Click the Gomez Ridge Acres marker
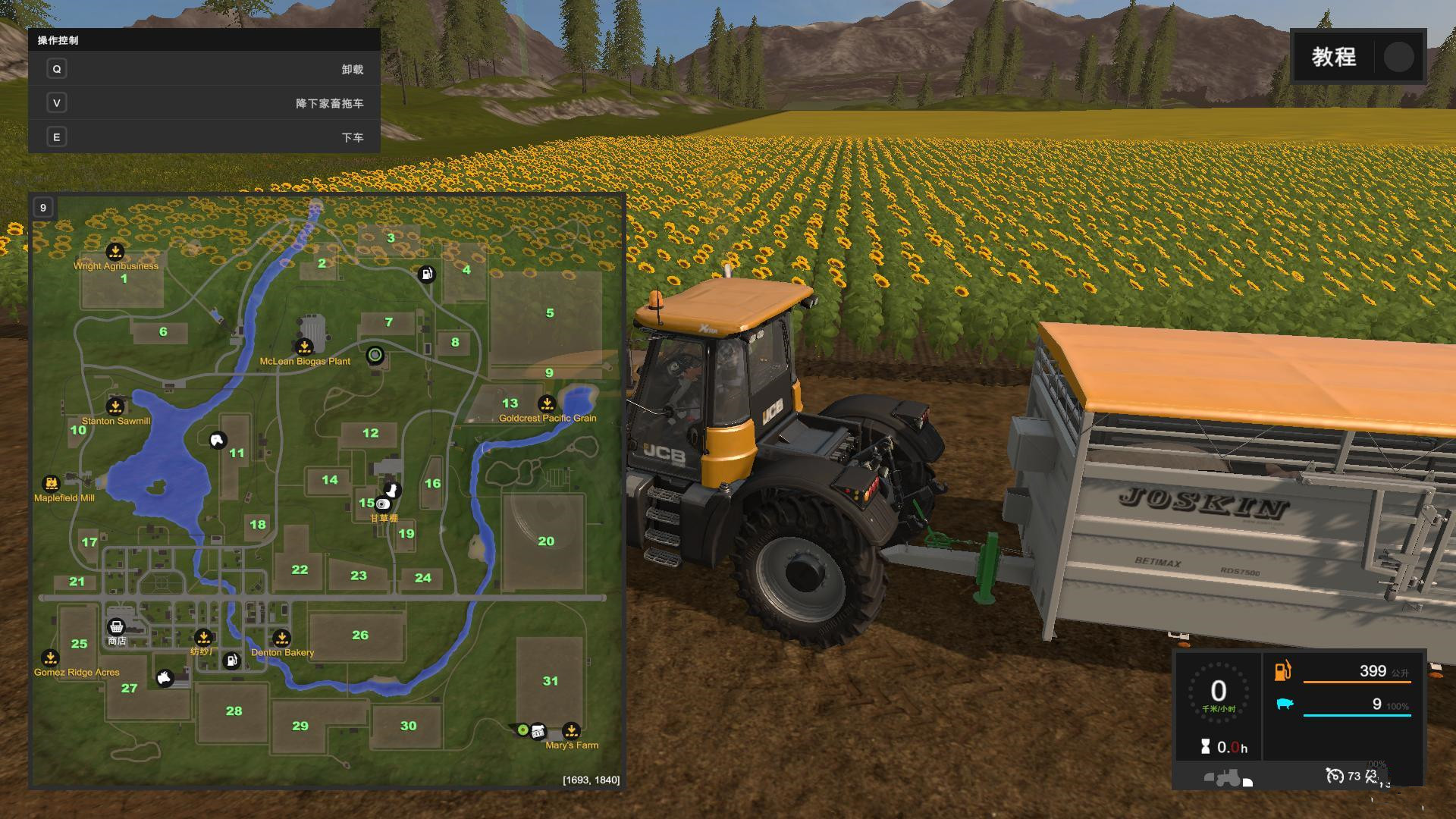 [50, 657]
